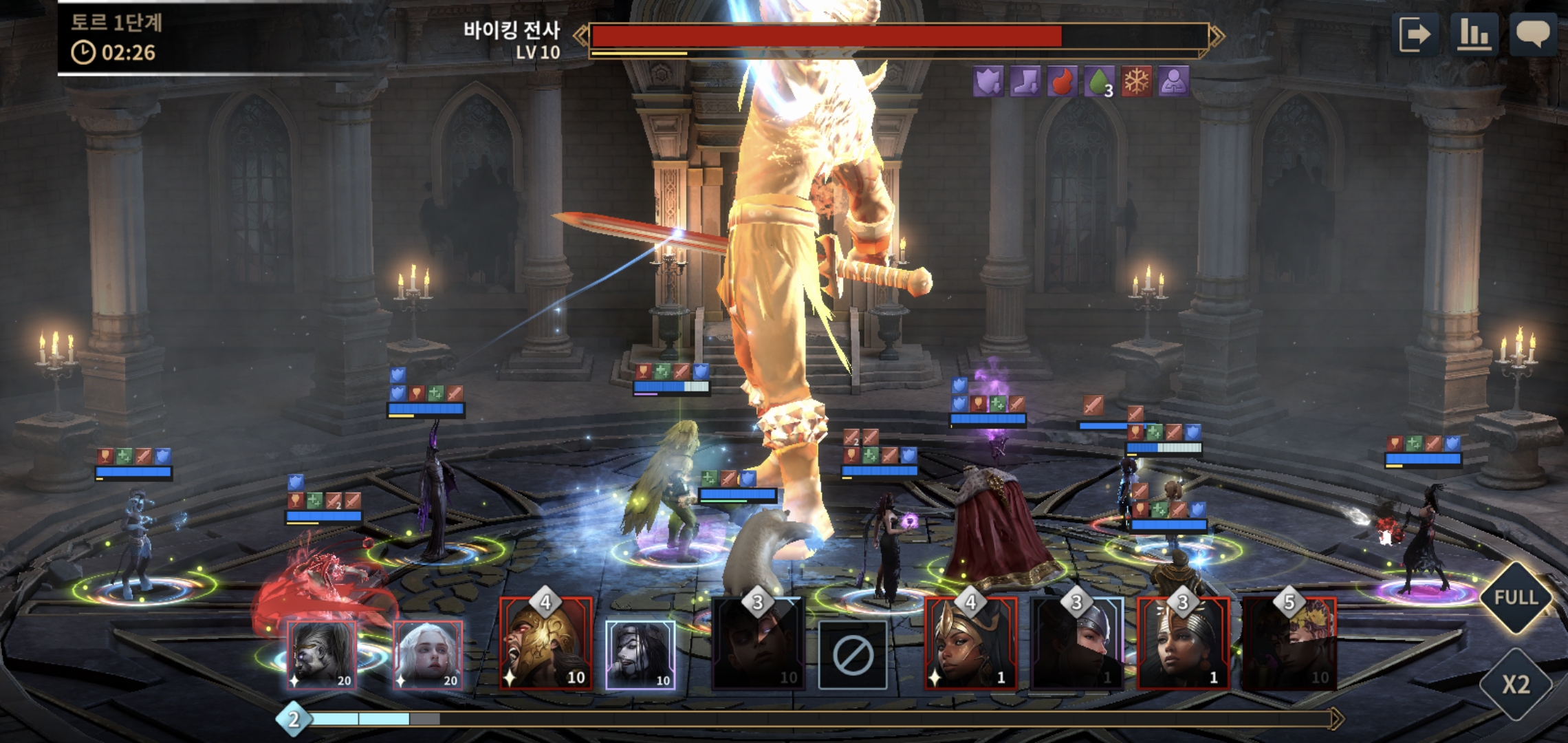Select the steel-helmet woman card costing 3
Viewport: 1568px width, 743px height.
1077,643
